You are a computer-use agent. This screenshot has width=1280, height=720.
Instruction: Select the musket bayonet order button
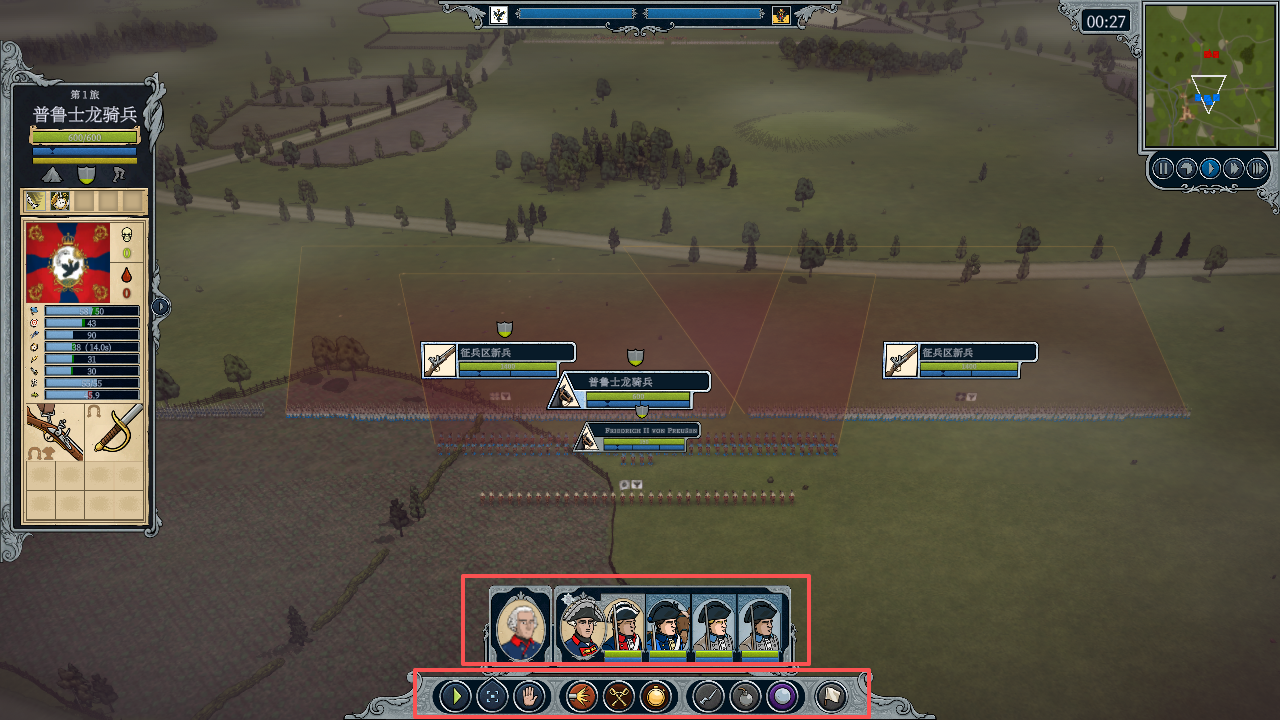[x=708, y=696]
